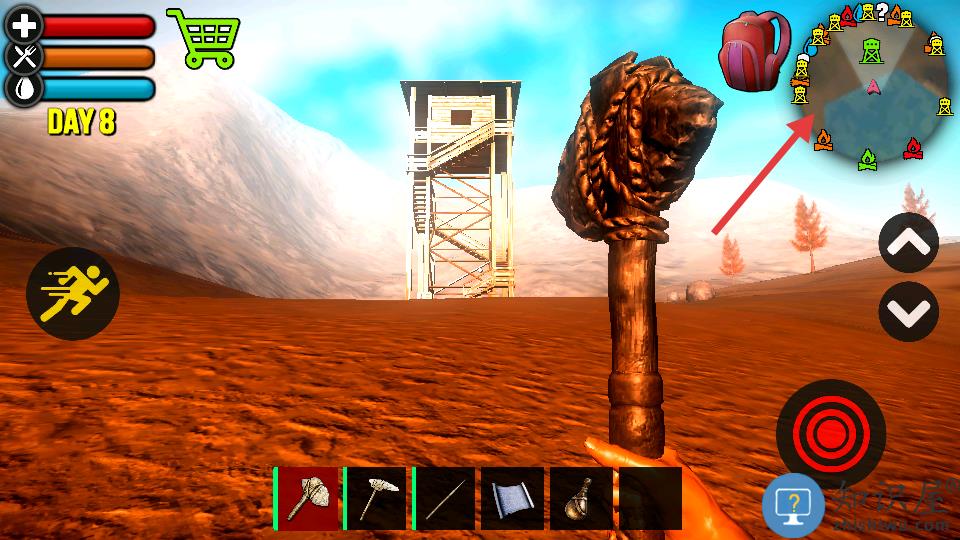
Task: Tap the down chevron button
Action: point(908,312)
